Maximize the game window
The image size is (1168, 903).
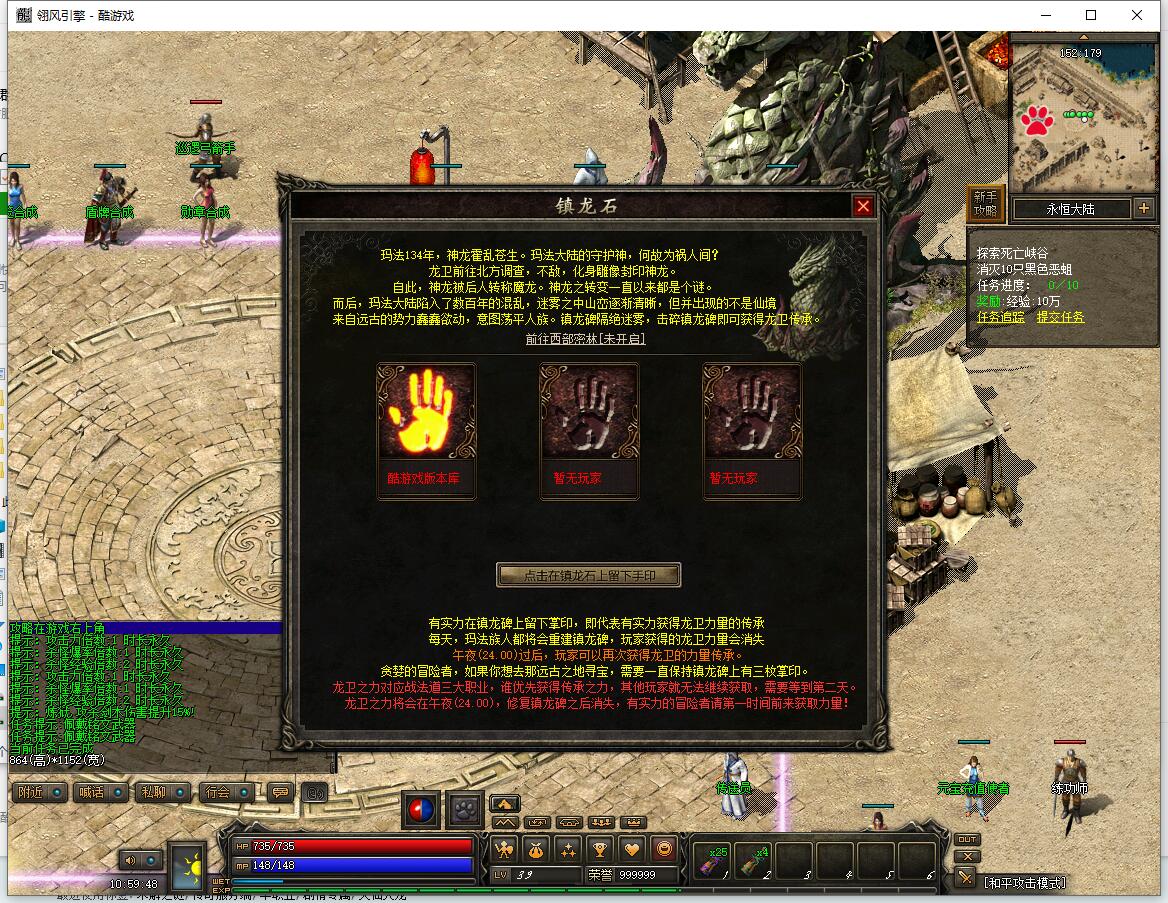tap(1091, 15)
